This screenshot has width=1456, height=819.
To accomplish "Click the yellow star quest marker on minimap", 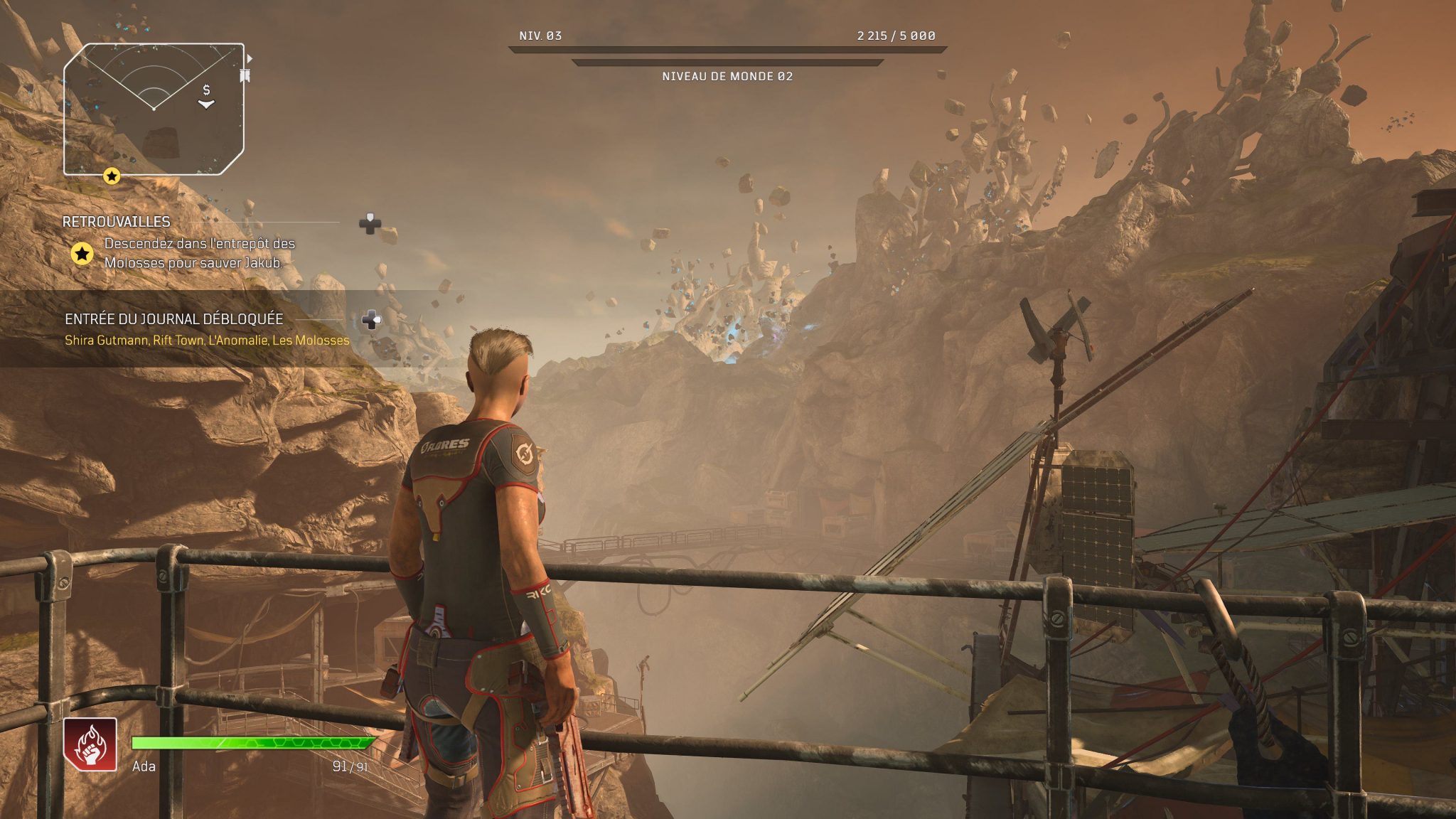I will (x=112, y=176).
